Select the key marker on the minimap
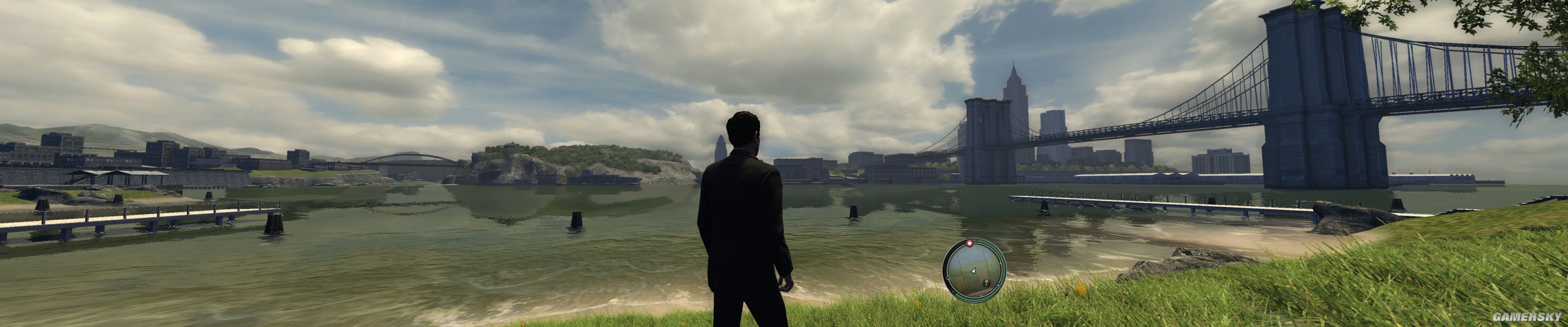Viewport: 1568px width, 327px height. 987,283
